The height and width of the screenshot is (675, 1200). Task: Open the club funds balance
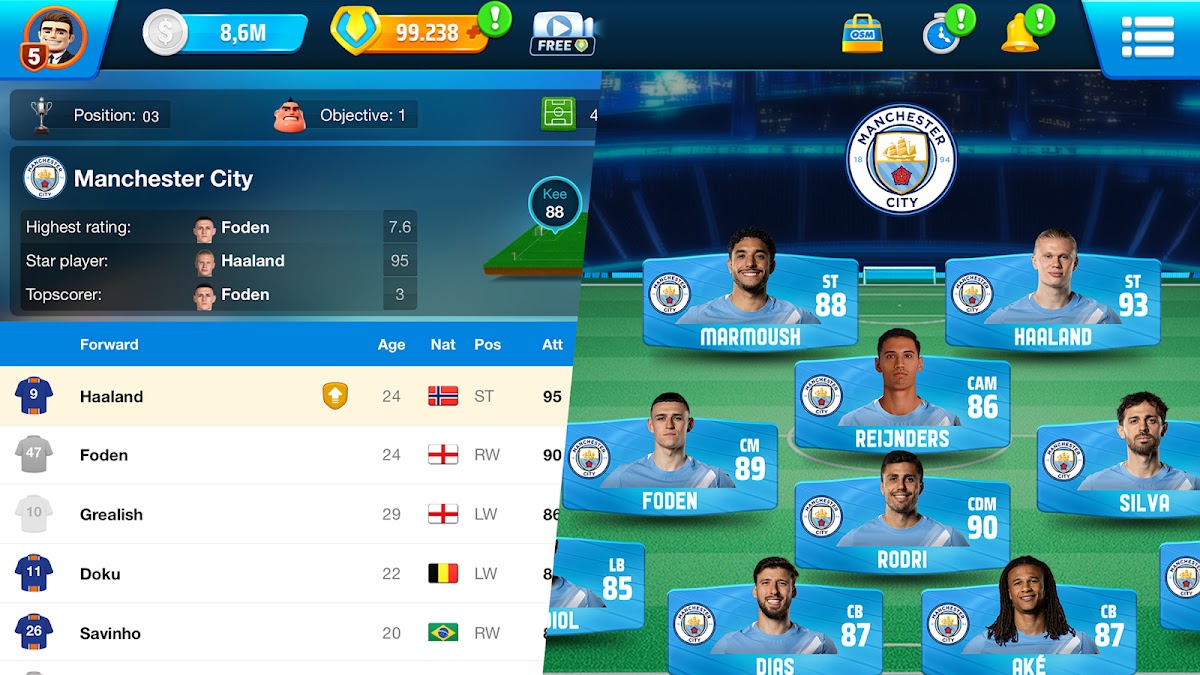pyautogui.click(x=225, y=33)
